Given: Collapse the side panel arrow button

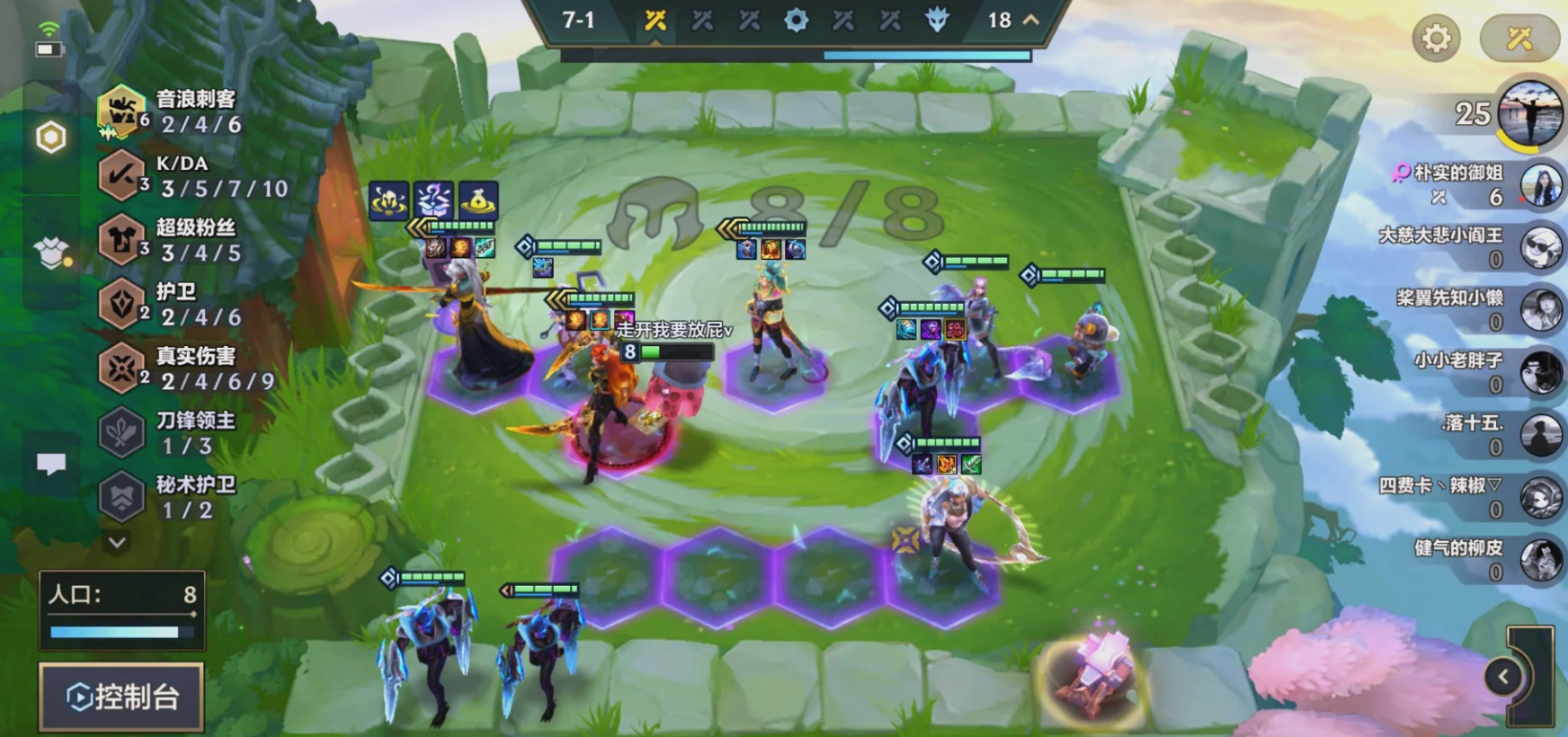Looking at the screenshot, I should tap(1503, 677).
